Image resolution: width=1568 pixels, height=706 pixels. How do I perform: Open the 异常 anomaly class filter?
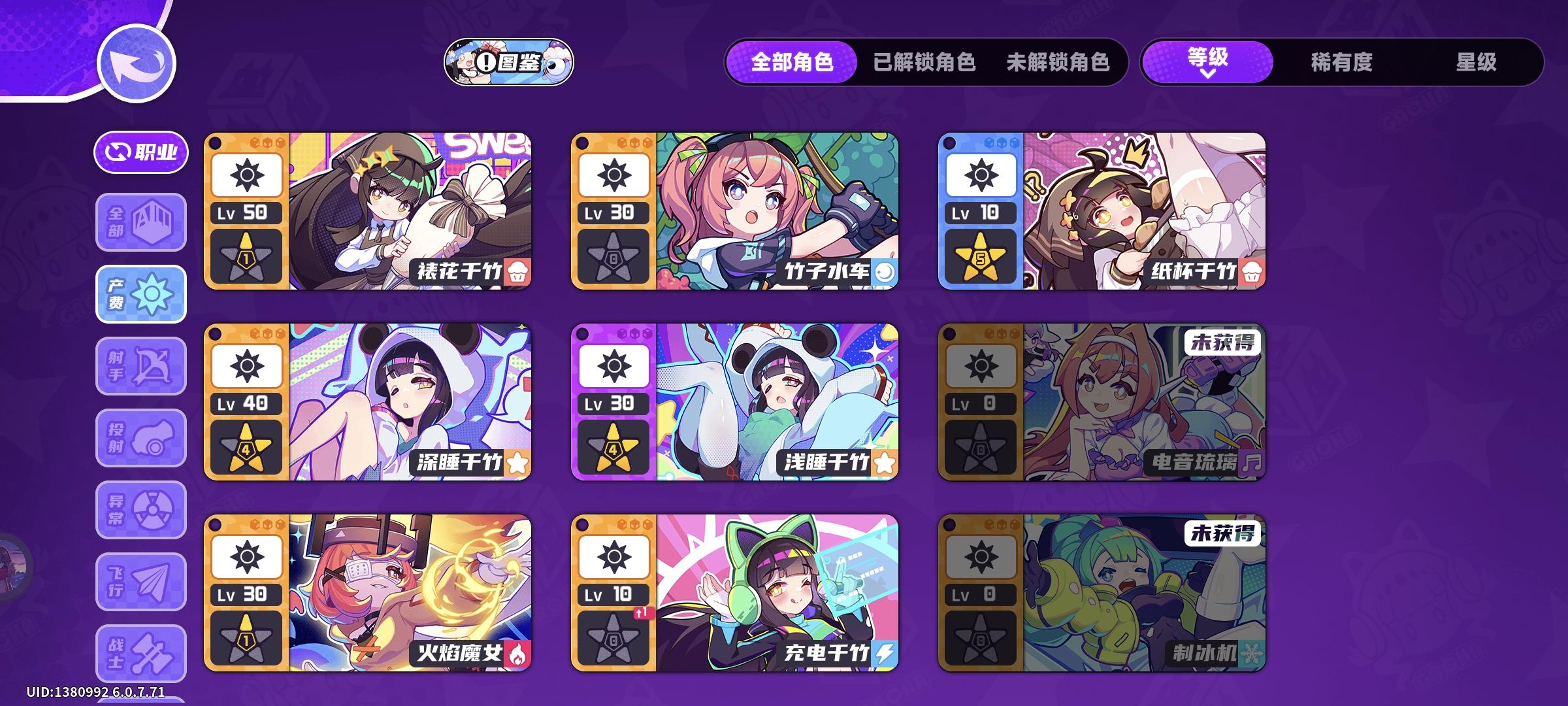pyautogui.click(x=140, y=509)
